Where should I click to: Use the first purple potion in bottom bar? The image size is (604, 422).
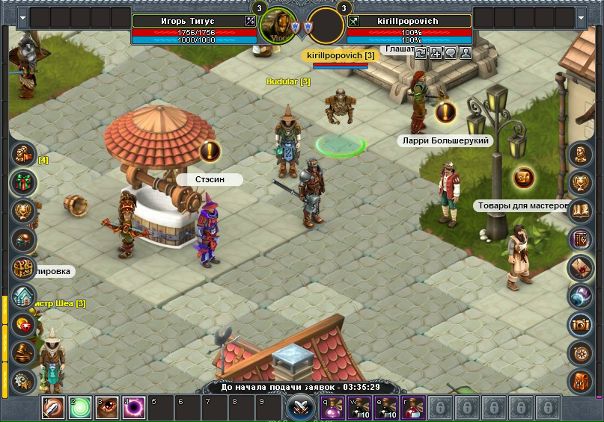click(337, 408)
